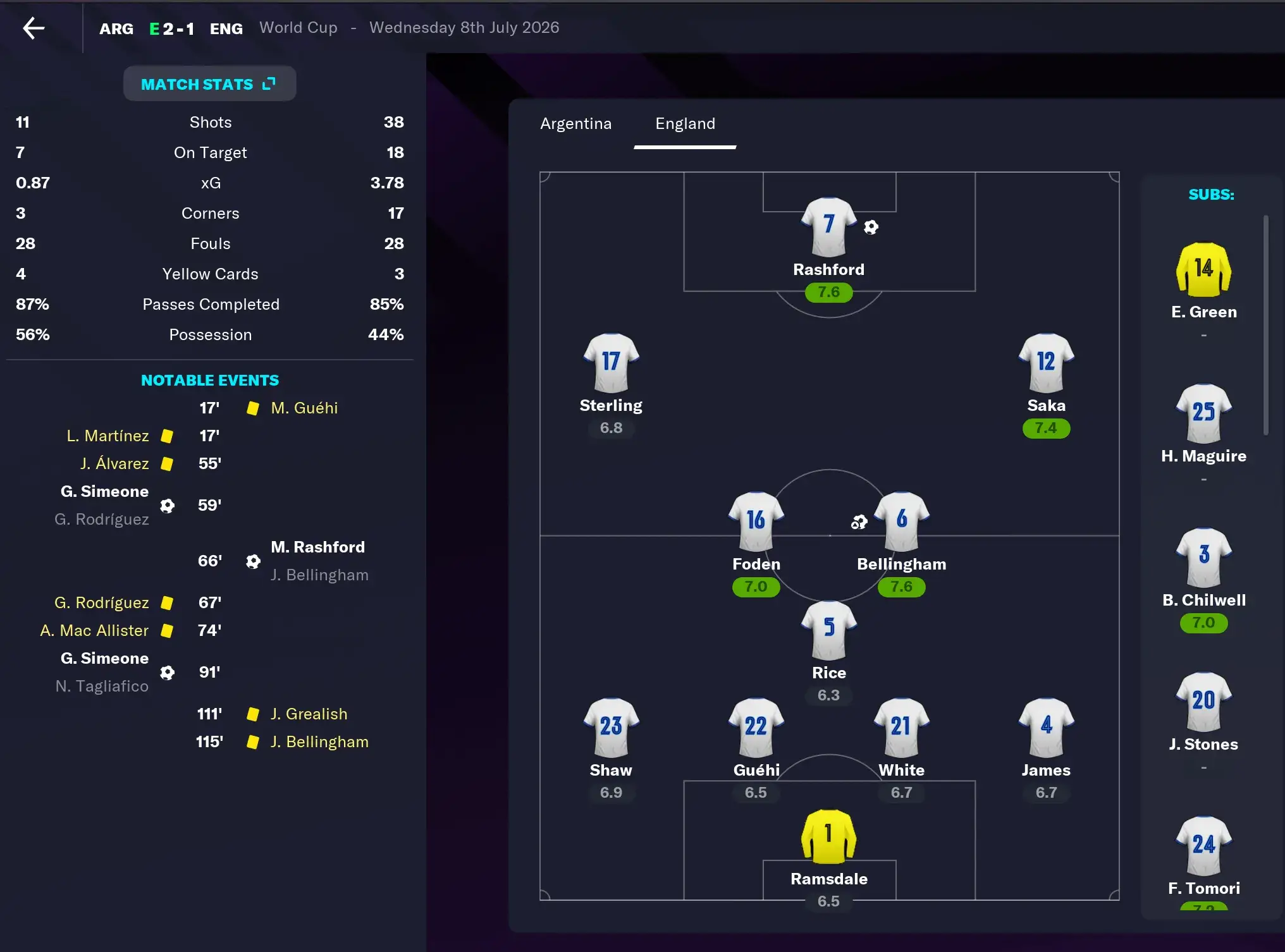Click the back arrow at top left
Screen dimensions: 1285x952
pyautogui.click(x=35, y=28)
